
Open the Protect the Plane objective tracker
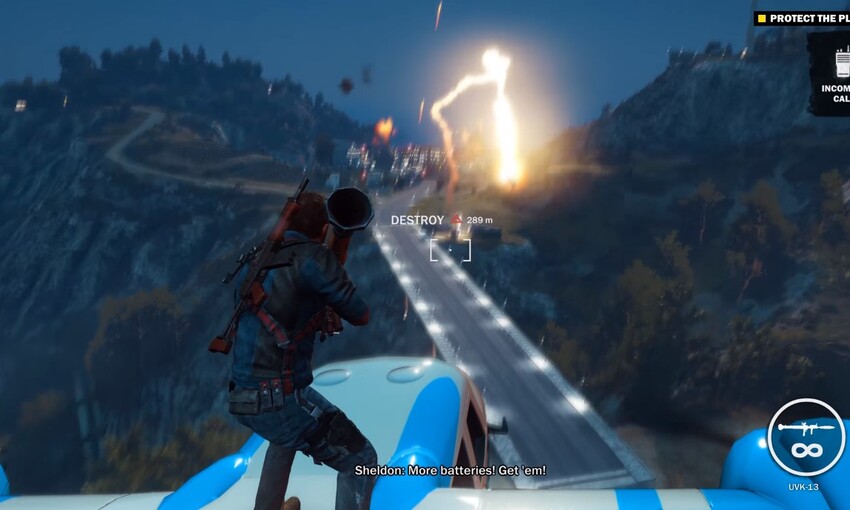click(803, 18)
